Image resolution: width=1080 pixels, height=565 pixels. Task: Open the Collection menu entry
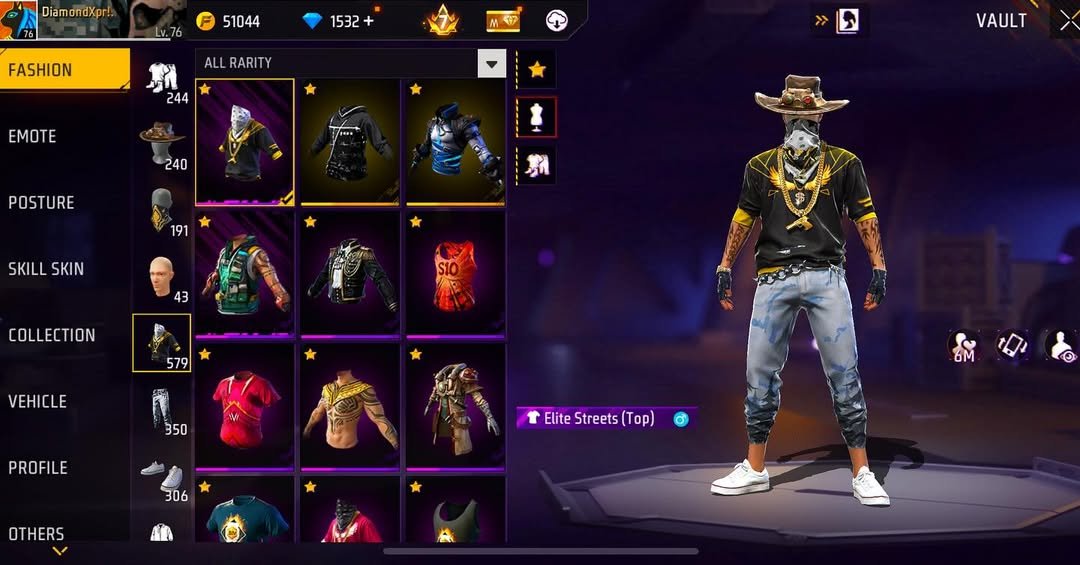click(x=52, y=336)
